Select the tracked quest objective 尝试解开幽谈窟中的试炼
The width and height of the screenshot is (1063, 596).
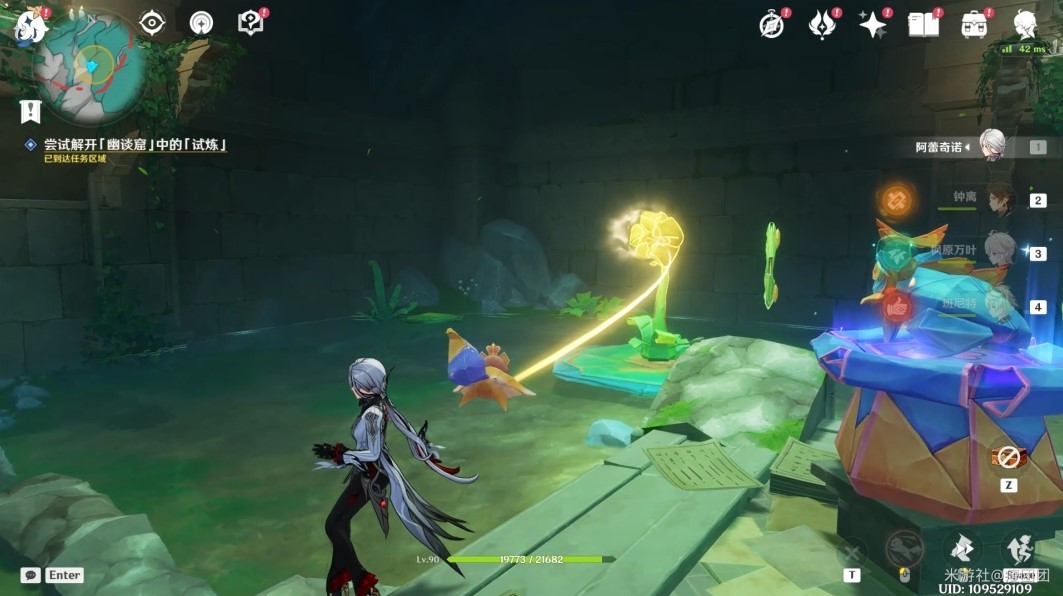point(135,145)
